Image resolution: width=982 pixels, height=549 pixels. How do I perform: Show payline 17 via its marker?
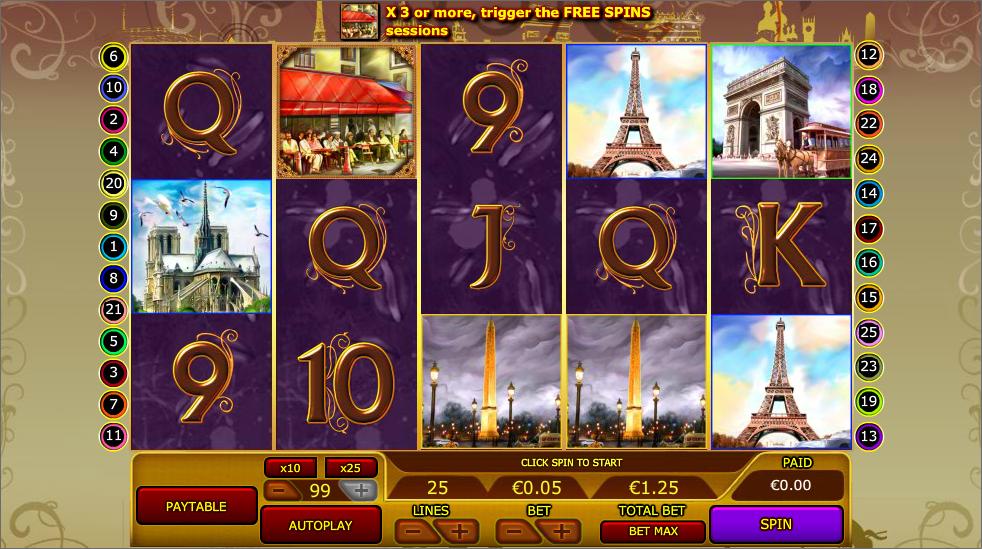[868, 229]
